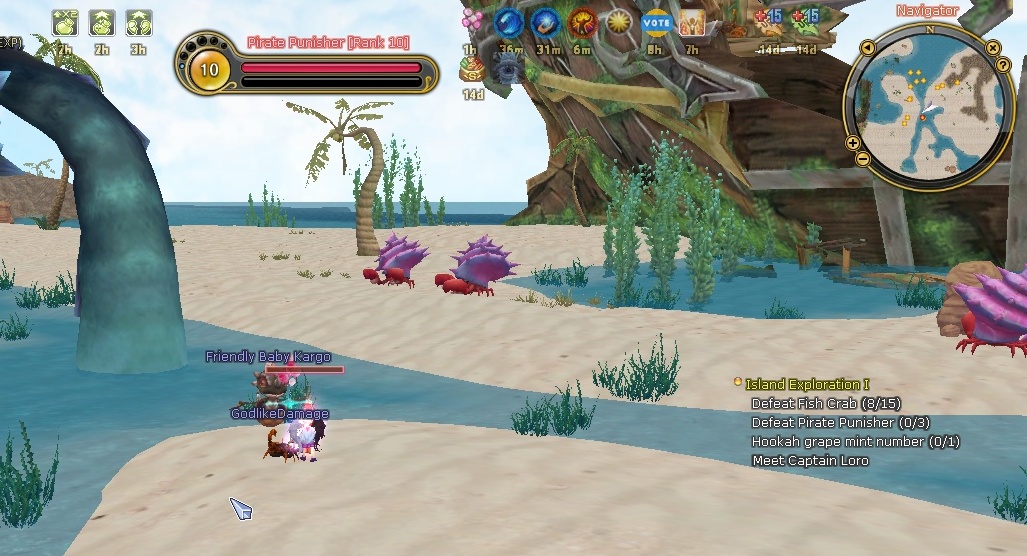1027x556 pixels.
Task: Click the minimap's left arrow button
Action: coord(866,48)
